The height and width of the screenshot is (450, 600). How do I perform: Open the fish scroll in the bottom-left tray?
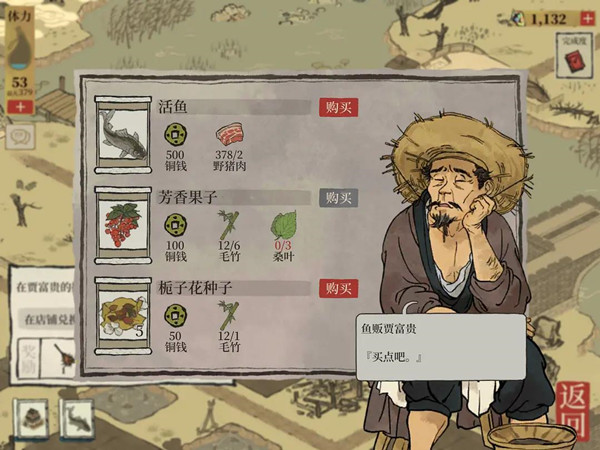(x=76, y=419)
